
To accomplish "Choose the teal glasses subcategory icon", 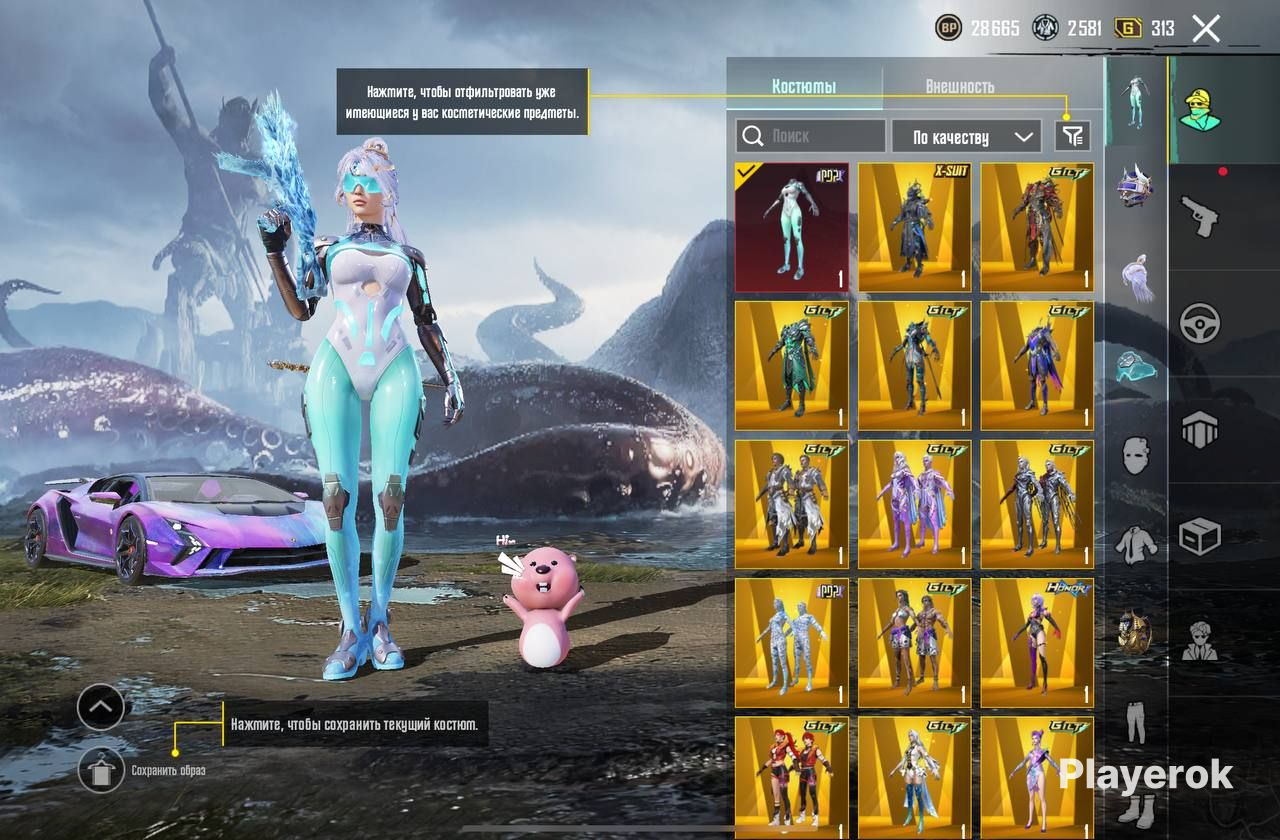I will (x=1135, y=367).
